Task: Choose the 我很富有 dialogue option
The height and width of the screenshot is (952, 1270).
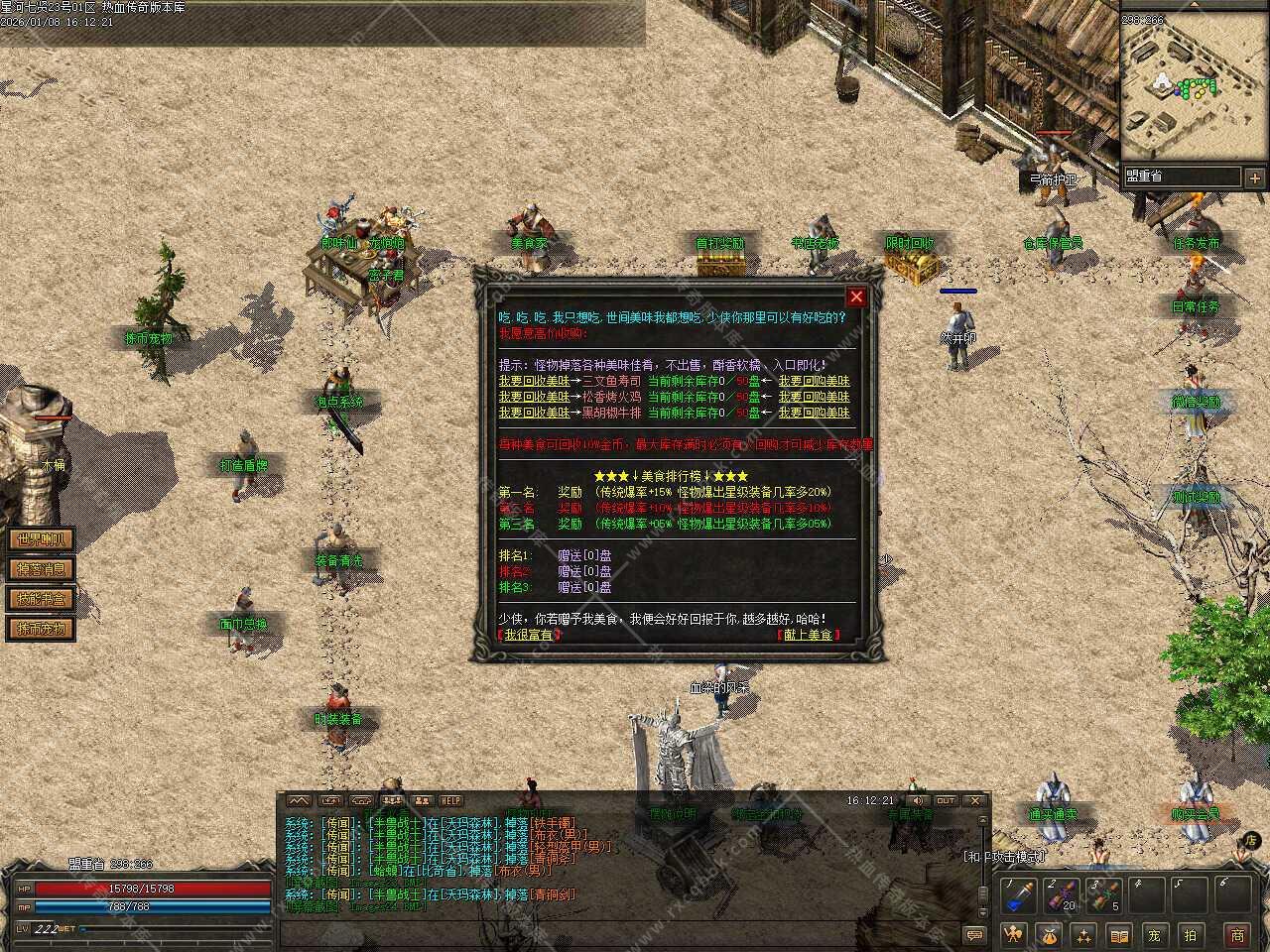Action: [x=529, y=635]
